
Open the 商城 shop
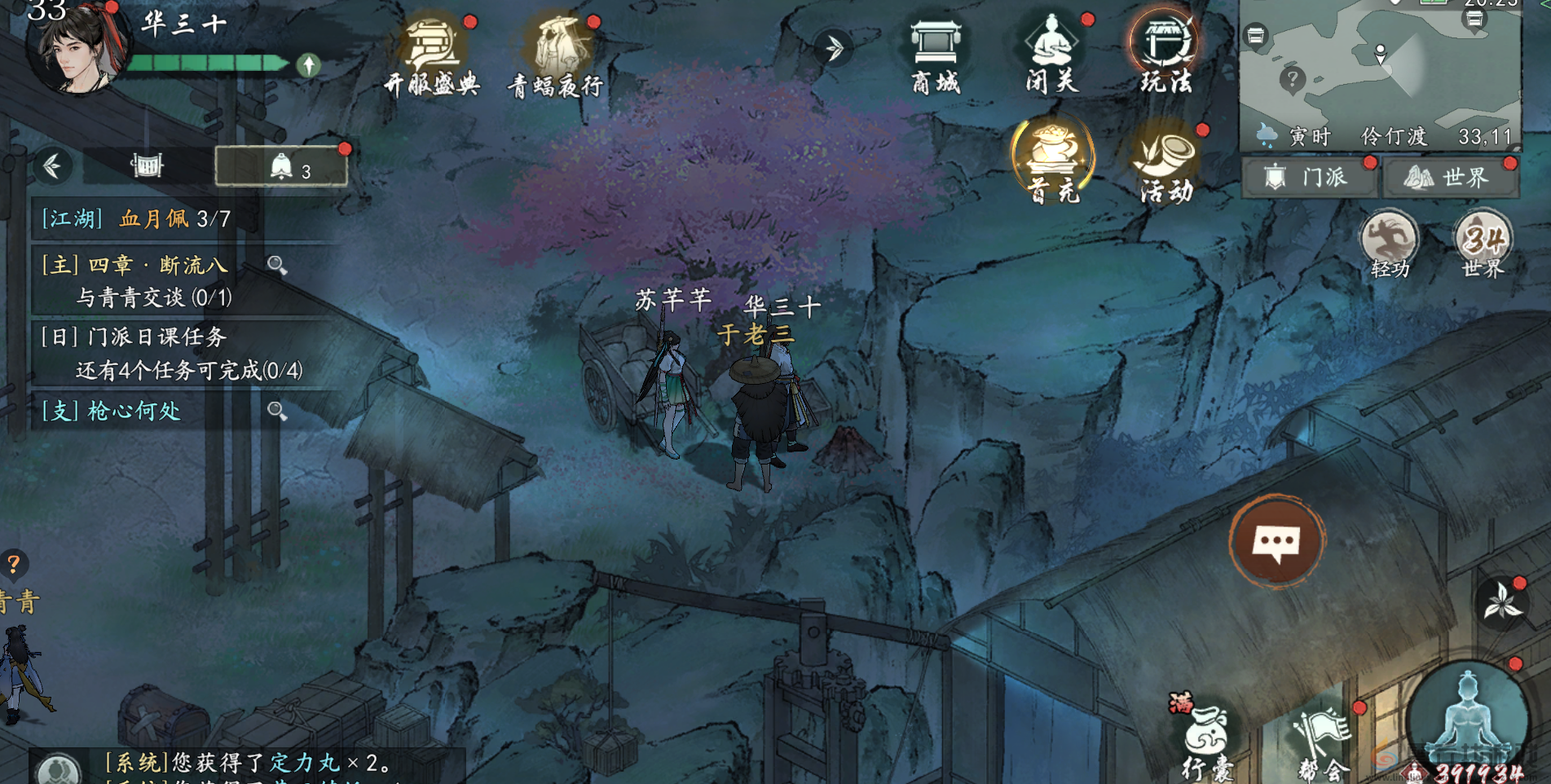[936, 51]
